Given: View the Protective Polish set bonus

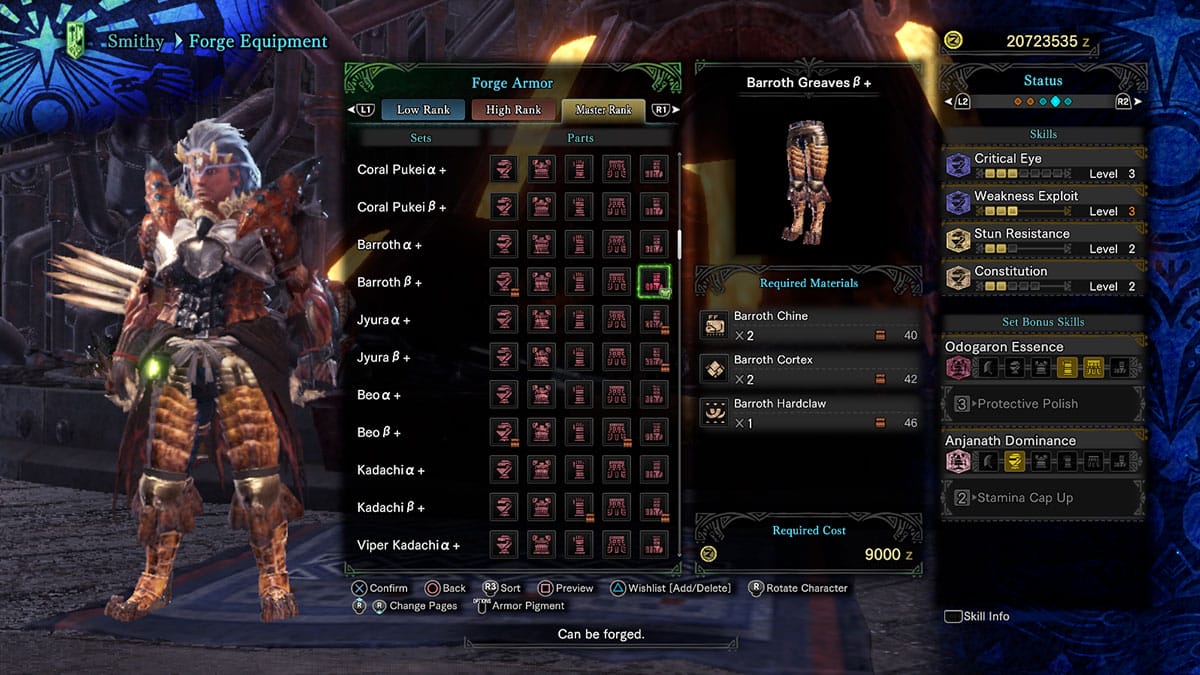Looking at the screenshot, I should pos(1044,404).
